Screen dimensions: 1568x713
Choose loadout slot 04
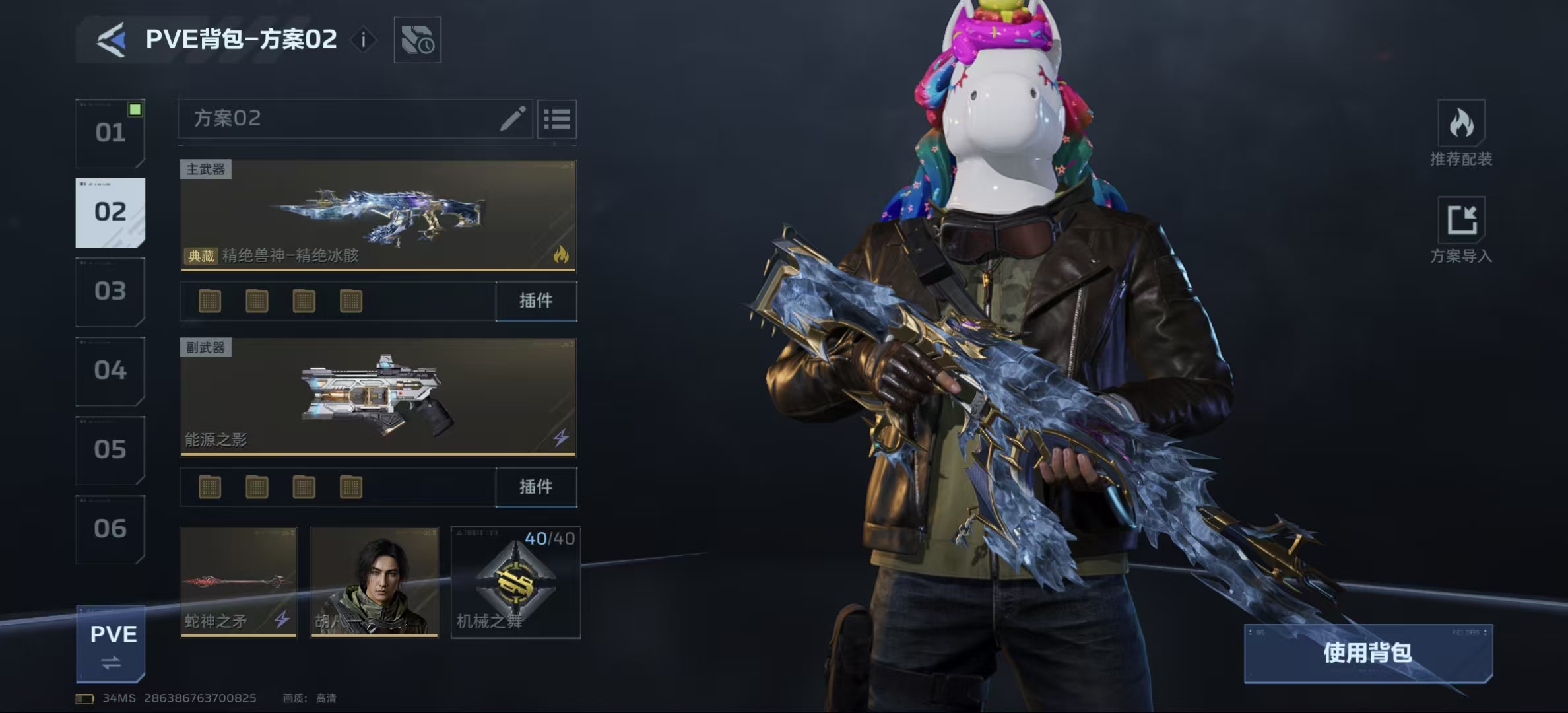110,370
